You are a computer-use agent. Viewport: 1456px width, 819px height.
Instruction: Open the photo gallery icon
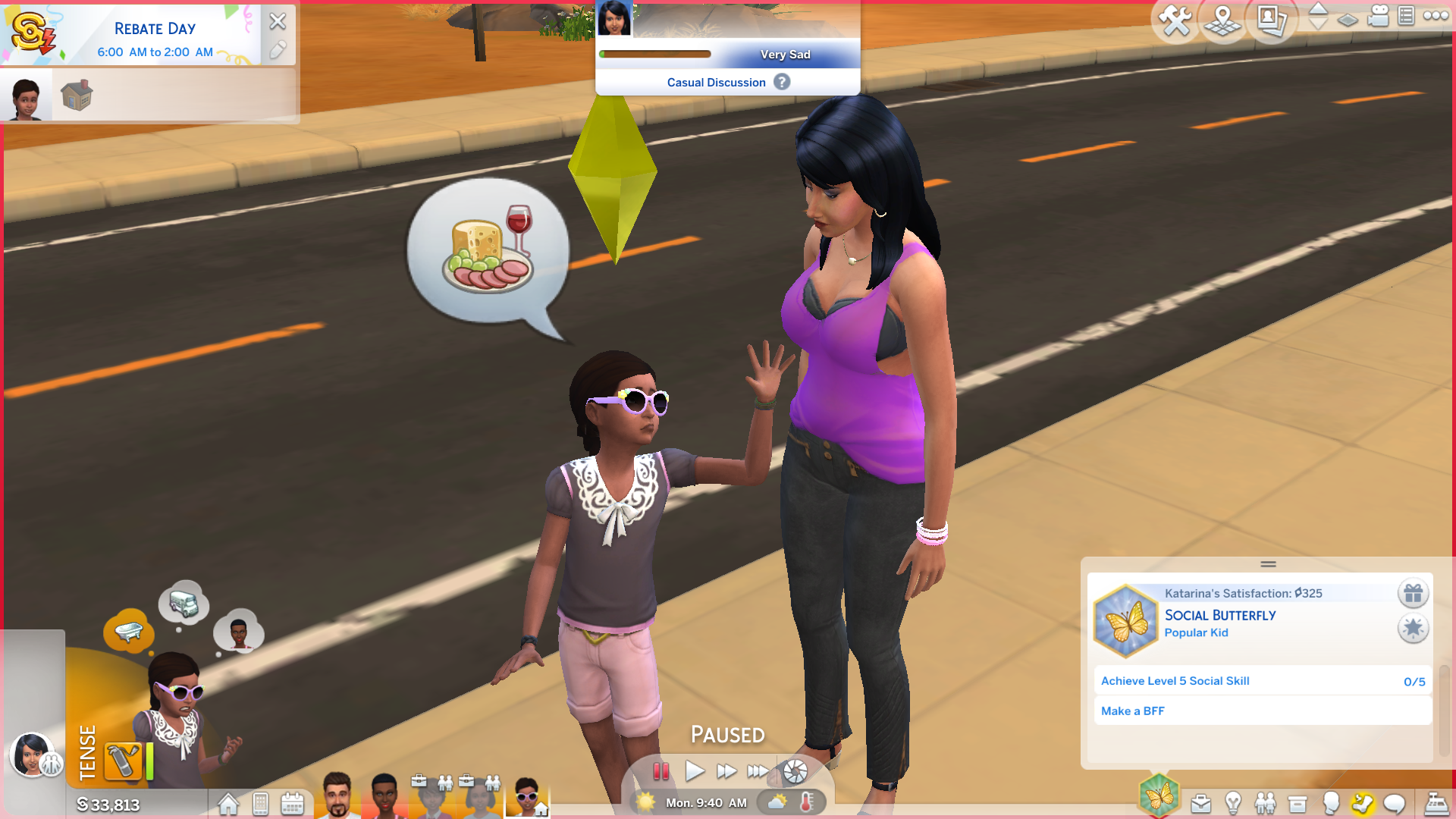(x=1271, y=20)
